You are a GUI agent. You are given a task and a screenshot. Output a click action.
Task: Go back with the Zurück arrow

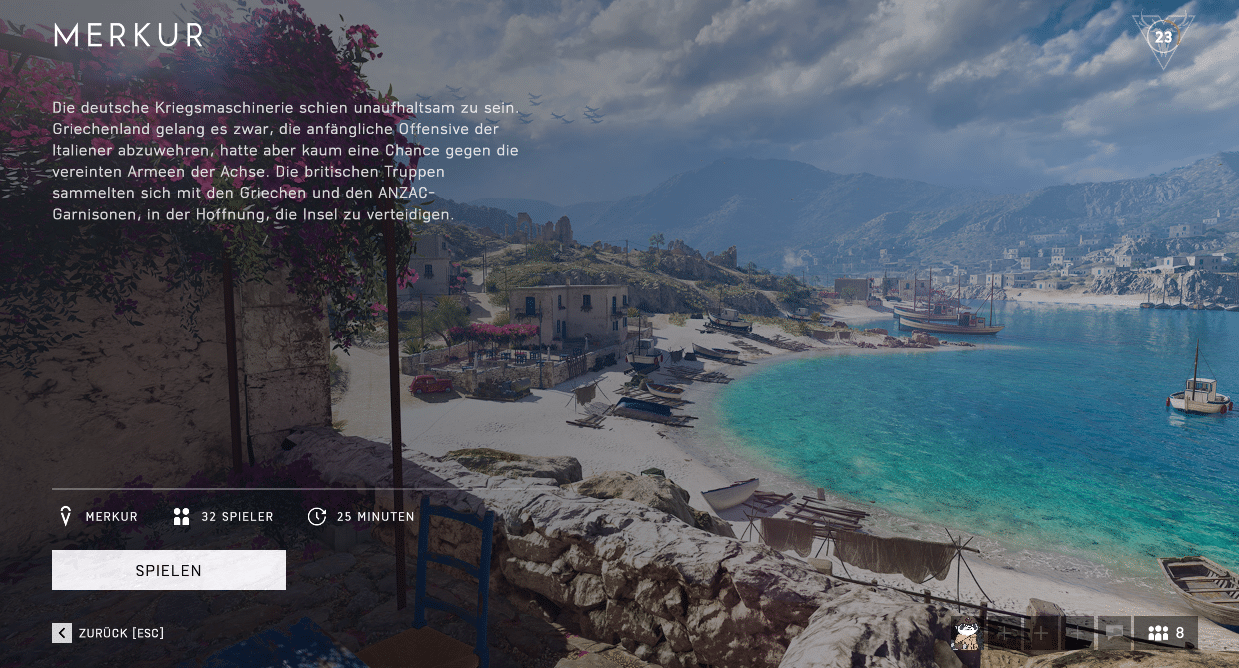coord(62,632)
